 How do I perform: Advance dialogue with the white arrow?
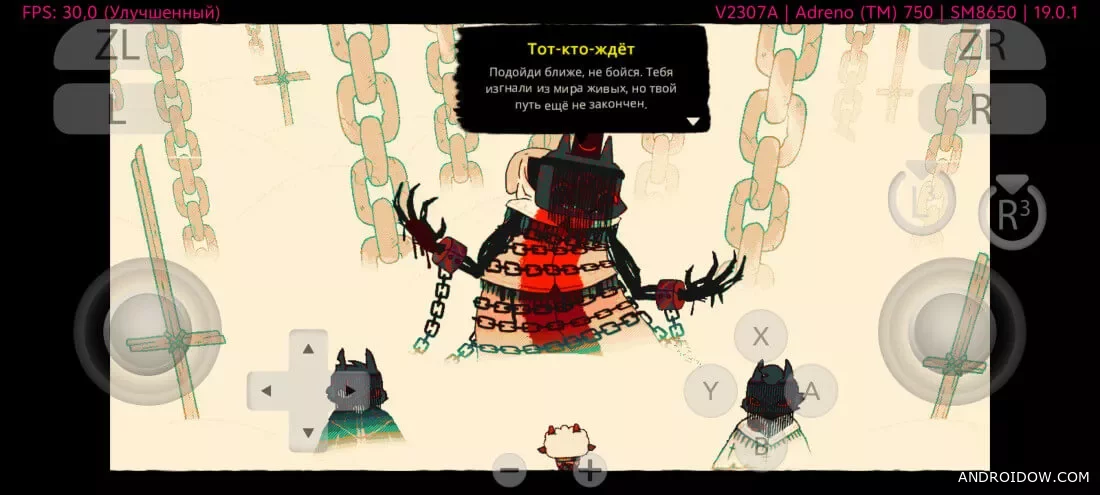coord(692,120)
